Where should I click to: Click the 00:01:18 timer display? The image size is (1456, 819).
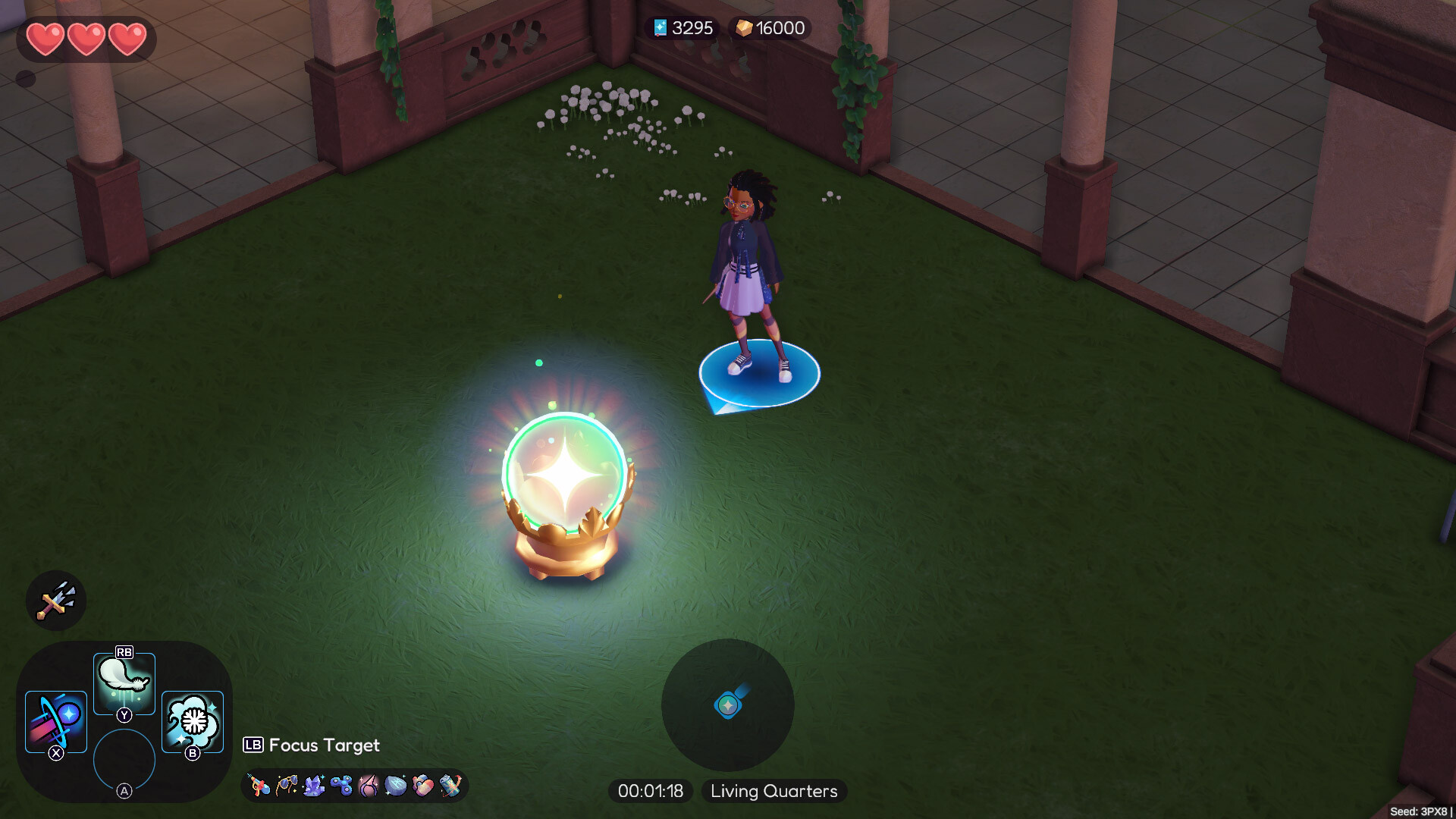650,791
